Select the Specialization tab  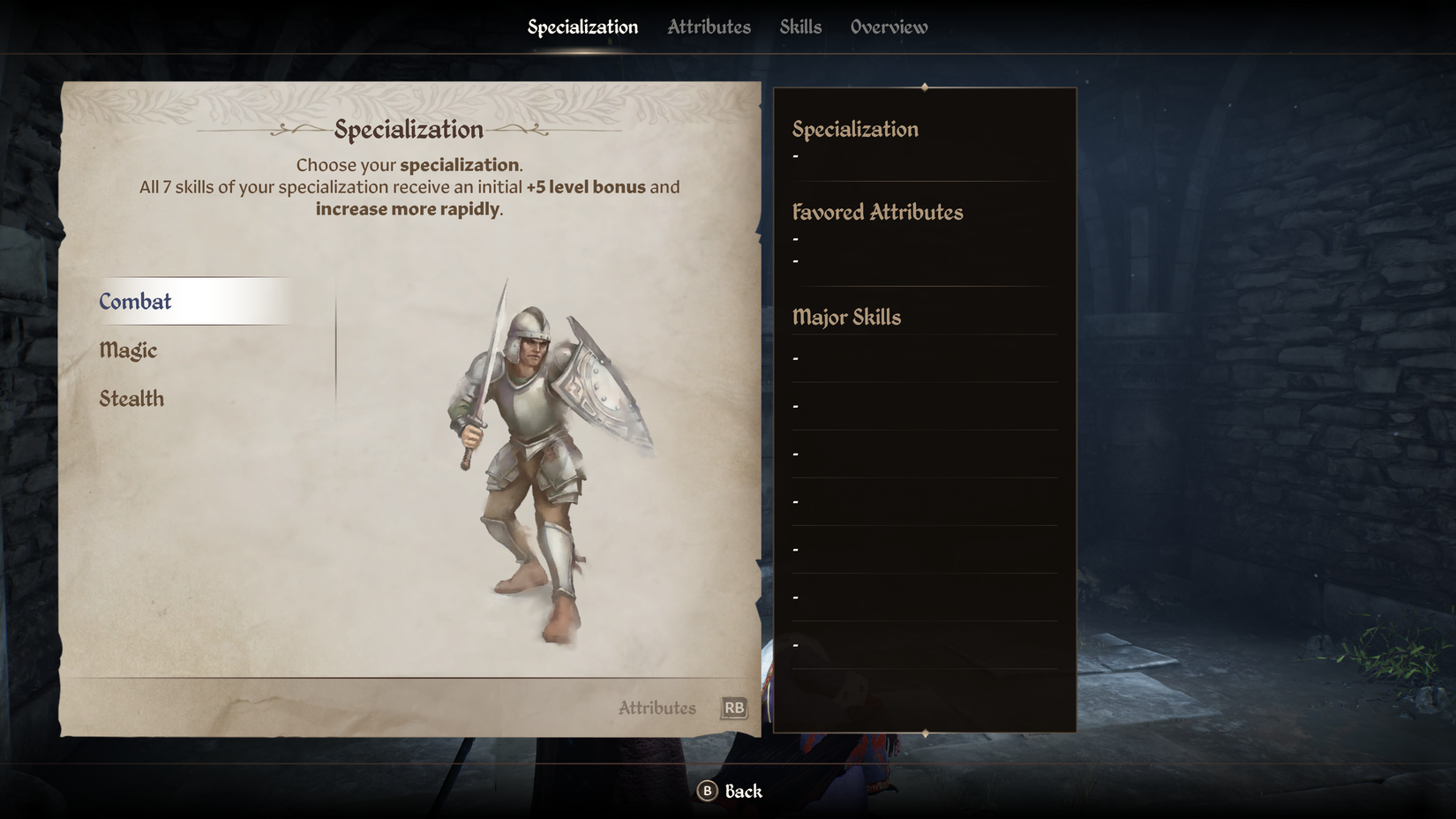coord(582,27)
